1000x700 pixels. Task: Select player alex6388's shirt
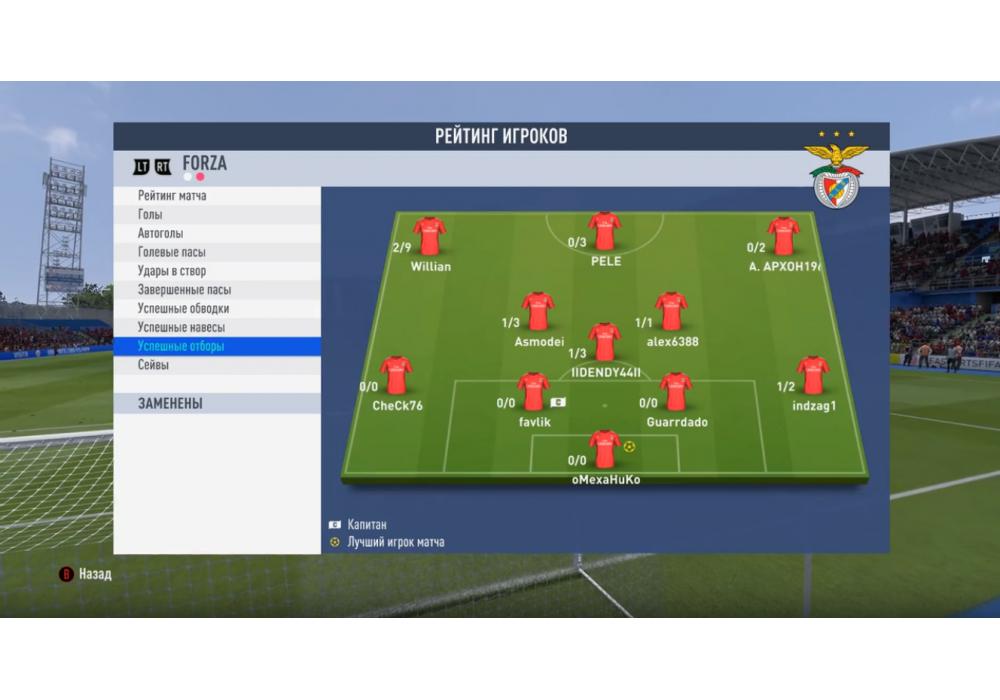point(671,311)
